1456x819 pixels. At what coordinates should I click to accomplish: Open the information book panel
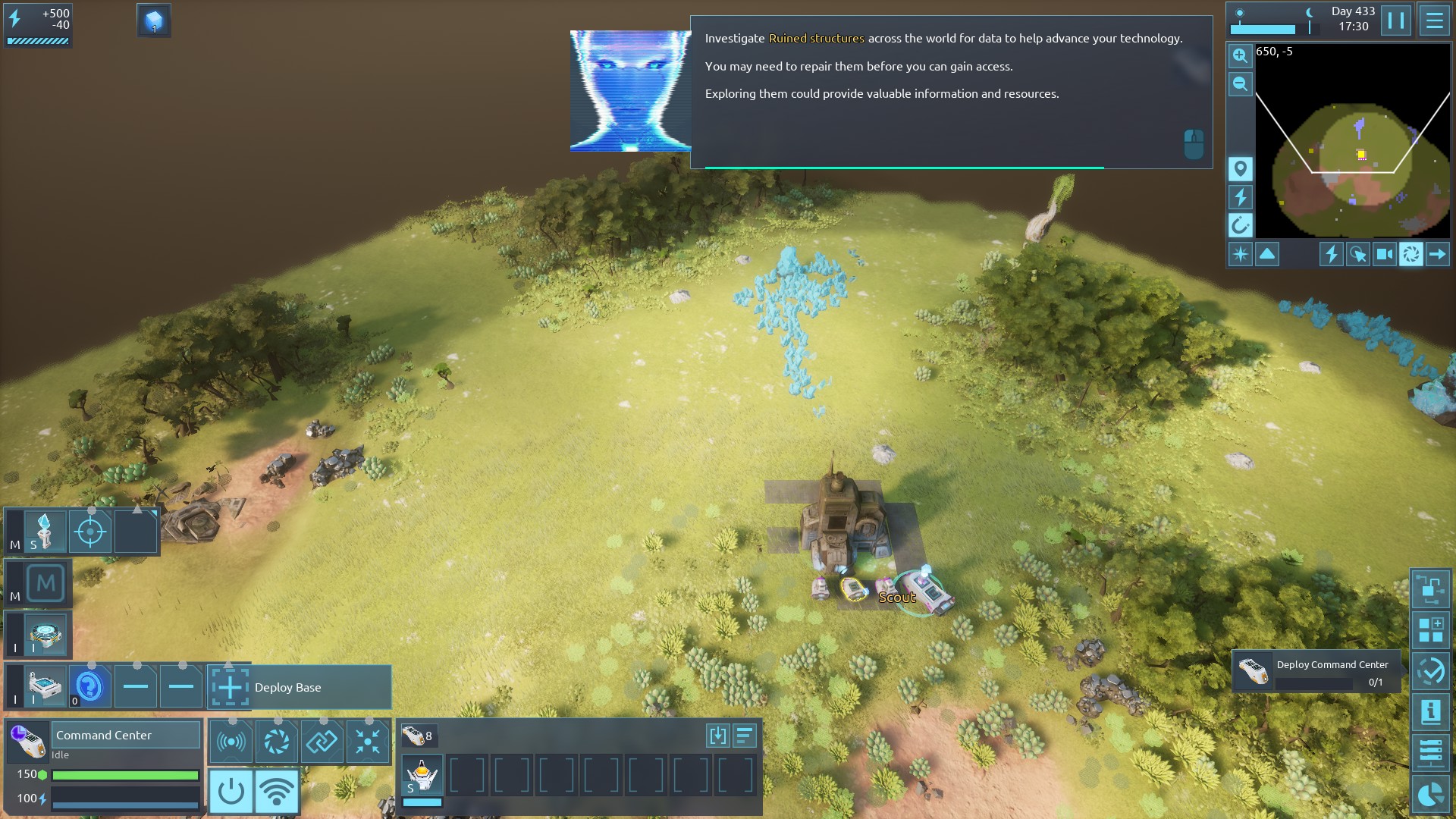pos(1430,711)
